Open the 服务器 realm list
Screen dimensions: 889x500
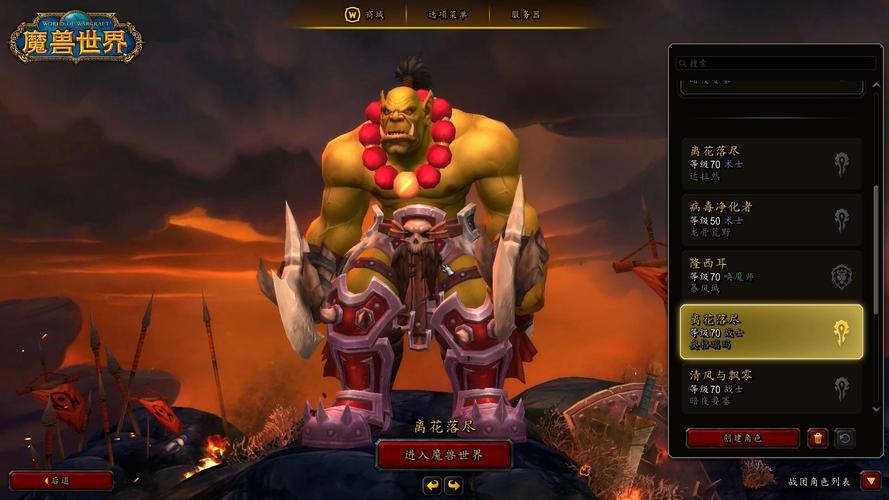coord(525,14)
